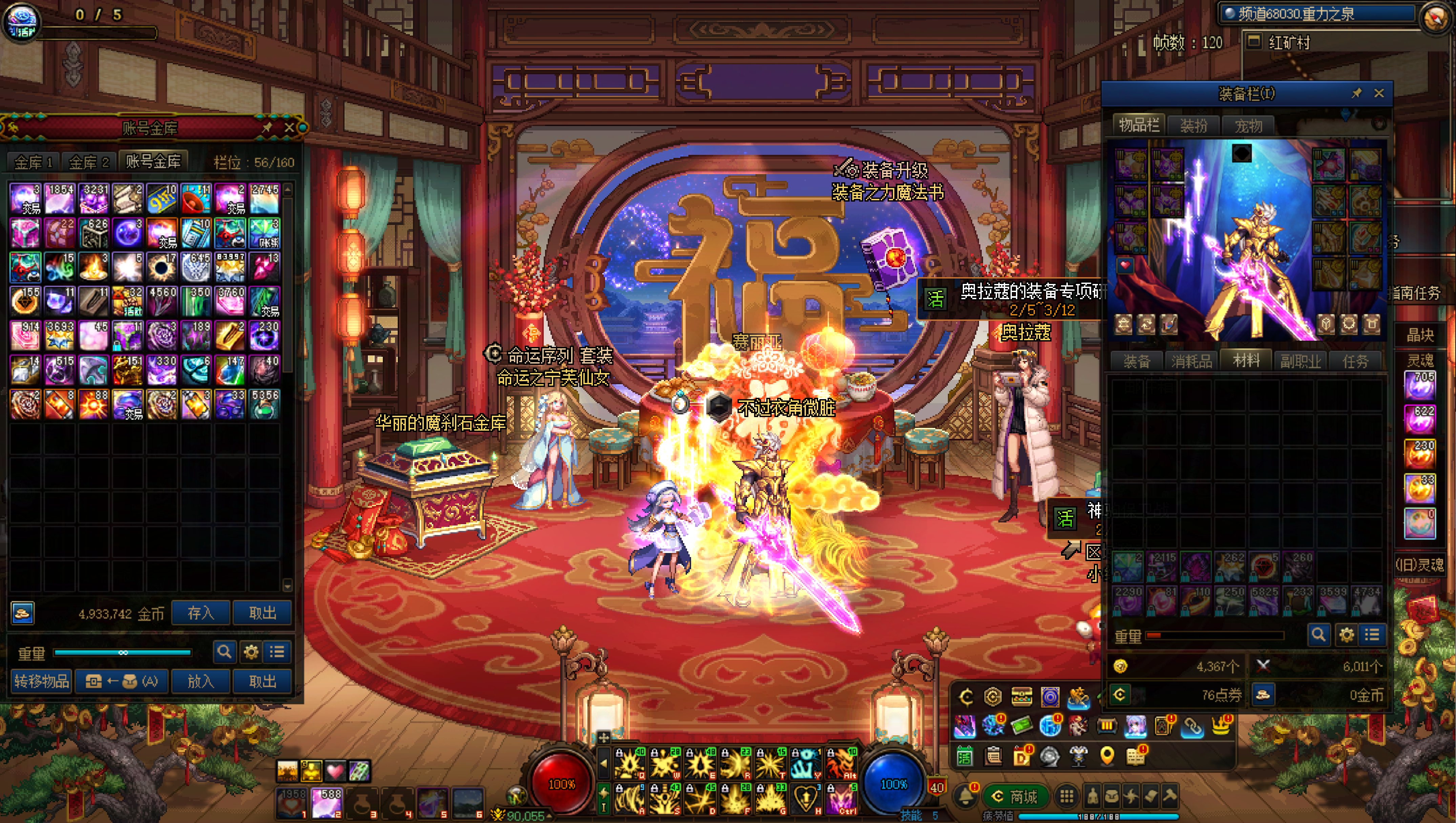The height and width of the screenshot is (823, 1456).
Task: Close the 账号金库 vault window
Action: pyautogui.click(x=289, y=128)
